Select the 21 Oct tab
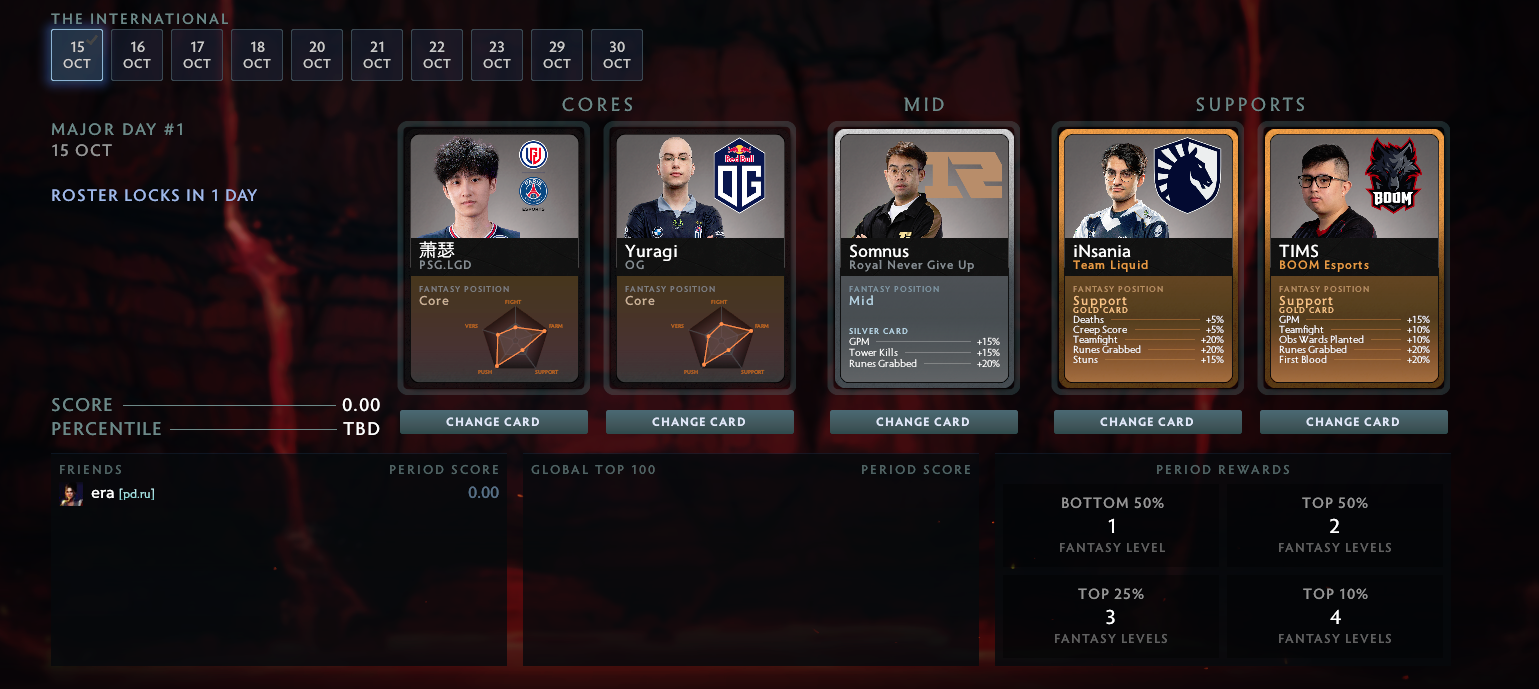This screenshot has height=689, width=1539. tap(377, 55)
